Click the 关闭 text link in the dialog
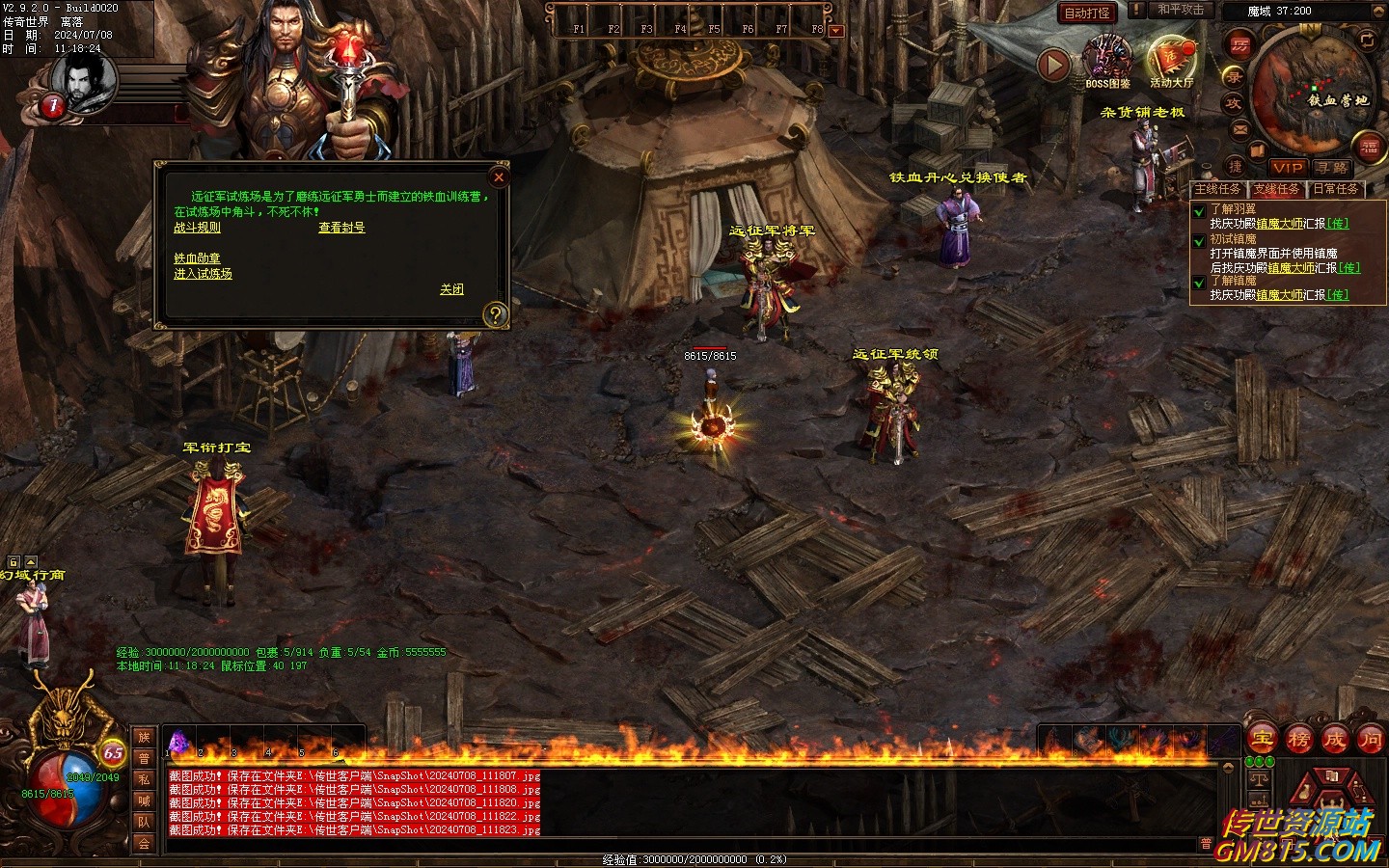 [x=451, y=289]
